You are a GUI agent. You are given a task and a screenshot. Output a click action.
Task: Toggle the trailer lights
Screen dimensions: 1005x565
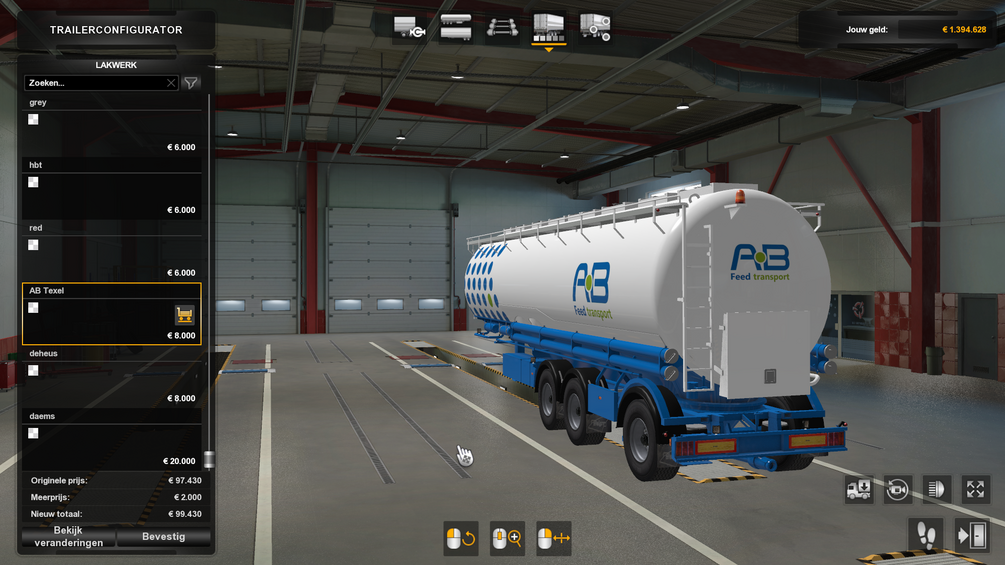(x=937, y=489)
